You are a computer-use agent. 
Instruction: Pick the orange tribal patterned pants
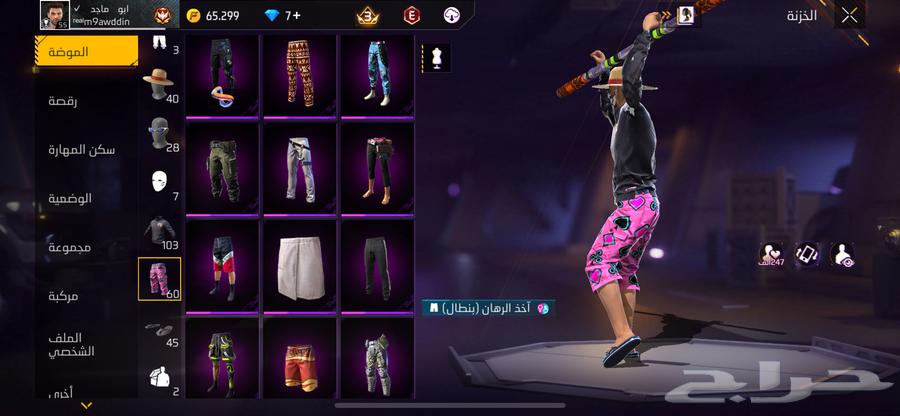(299, 73)
